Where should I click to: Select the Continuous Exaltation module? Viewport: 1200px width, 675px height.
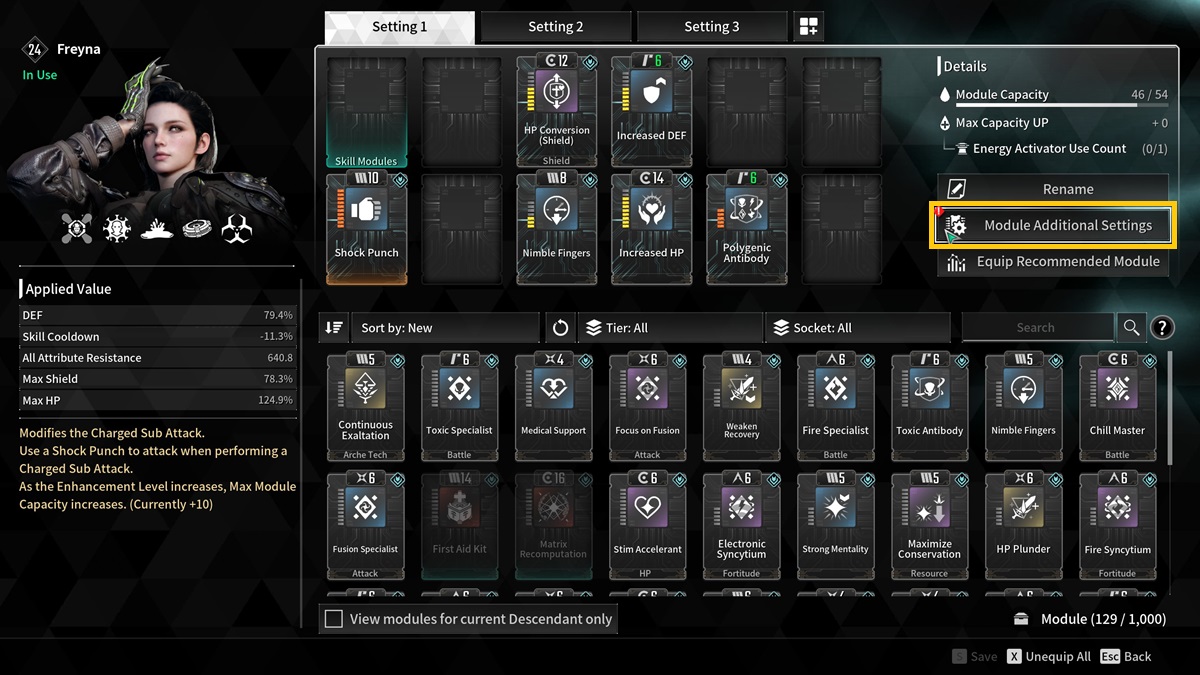coord(366,406)
